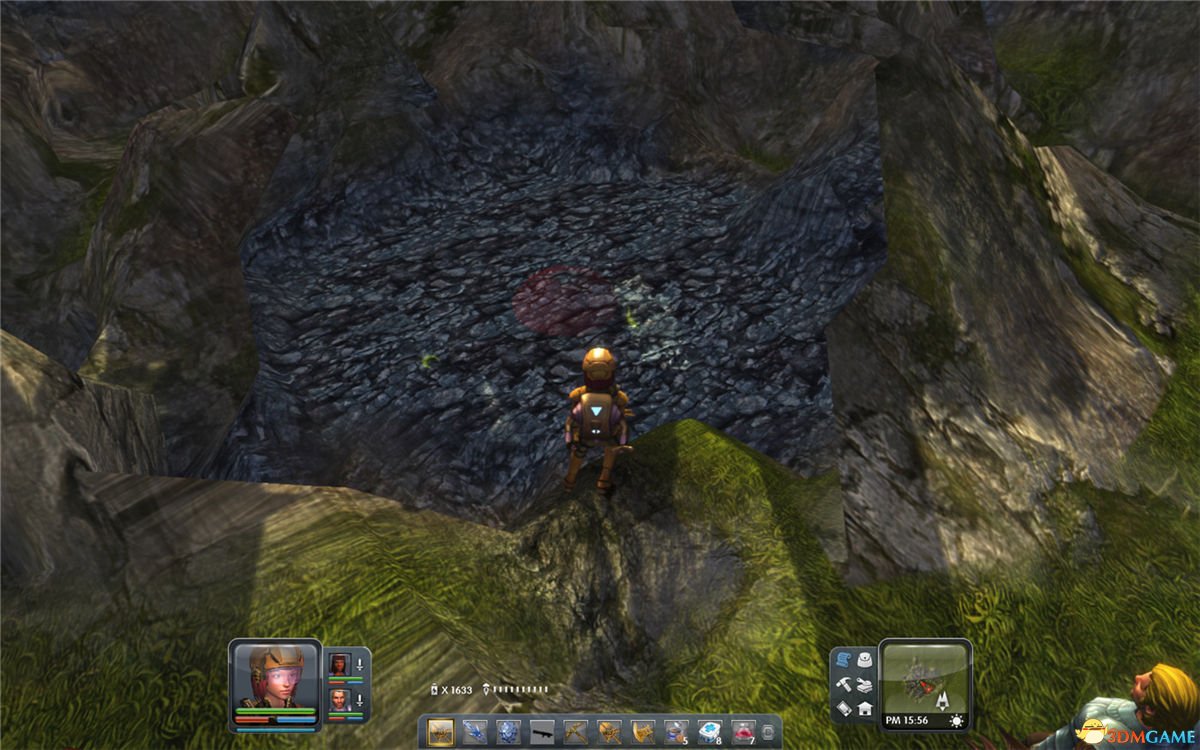Screen dimensions: 1200x750
Task: Open the hammer crafting menu
Action: coord(843,684)
